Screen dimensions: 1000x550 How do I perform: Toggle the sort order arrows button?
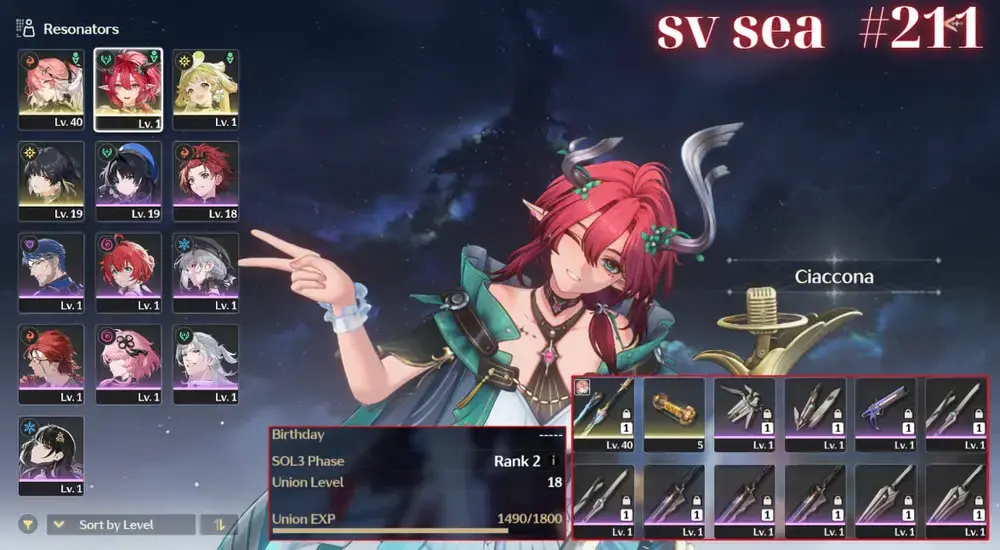219,524
